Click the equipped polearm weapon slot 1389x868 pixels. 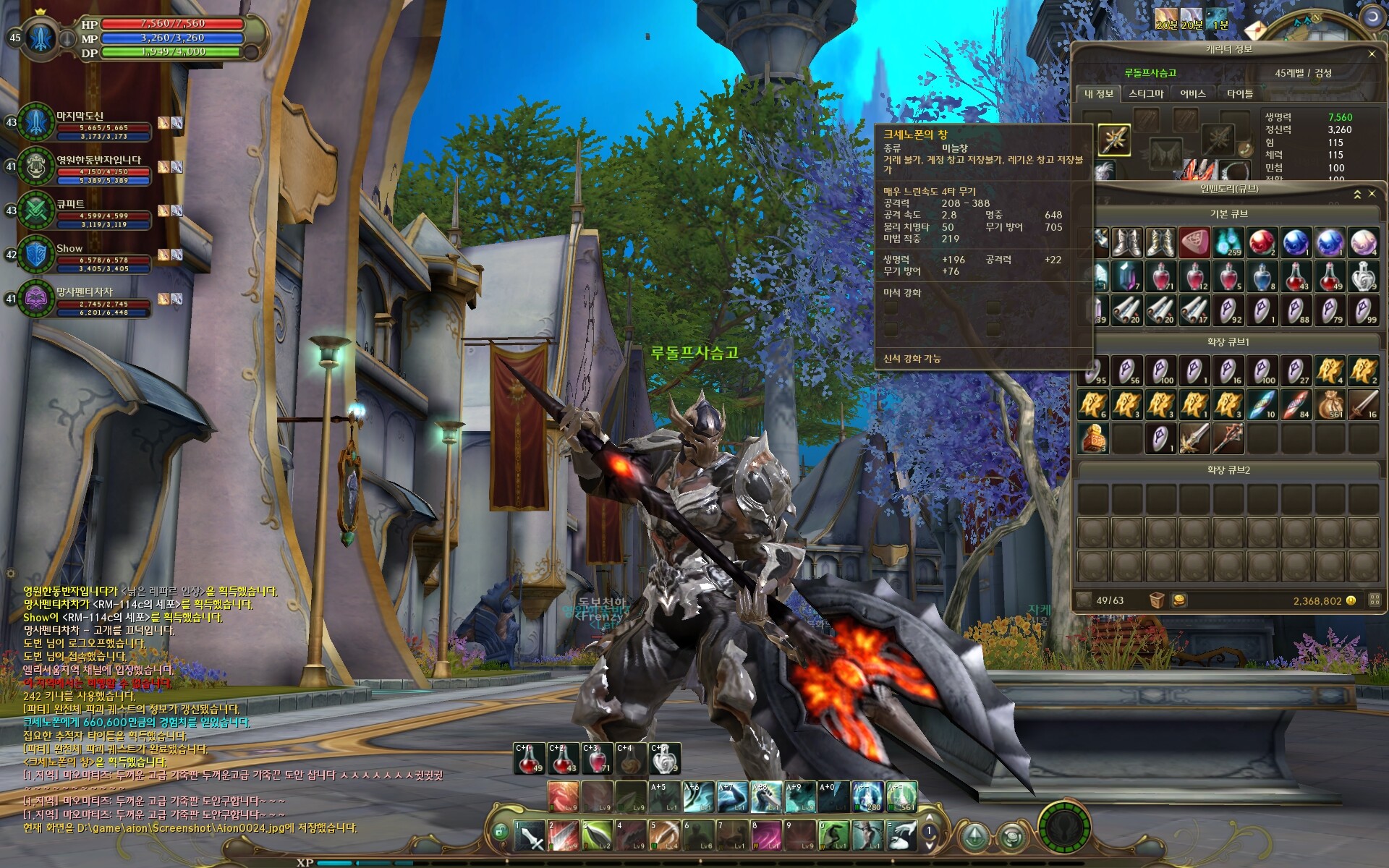1114,140
